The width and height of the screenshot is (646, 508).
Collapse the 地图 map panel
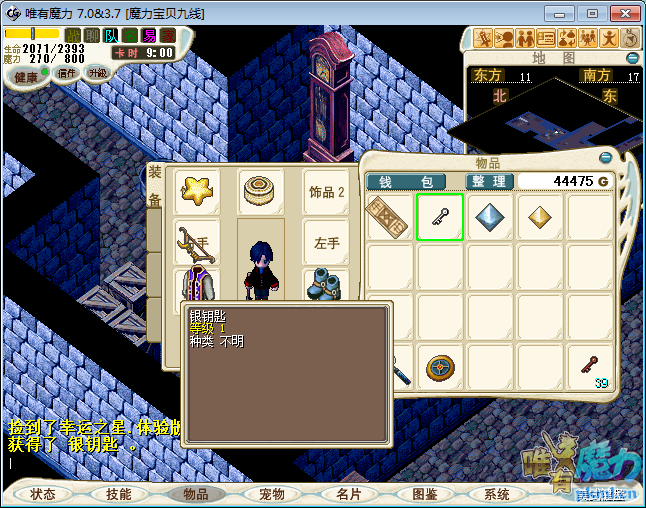631,58
